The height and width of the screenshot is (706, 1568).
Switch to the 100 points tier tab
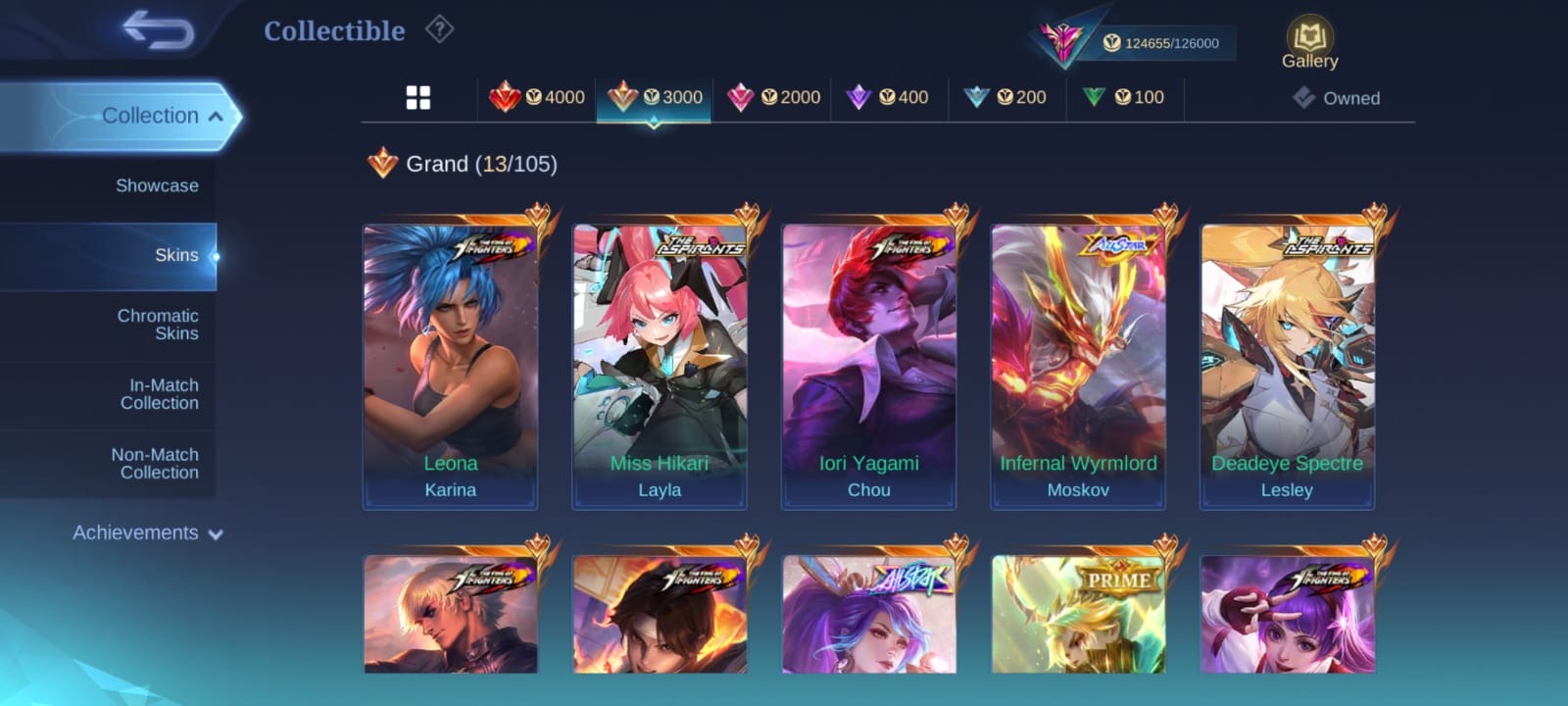pyautogui.click(x=1124, y=98)
